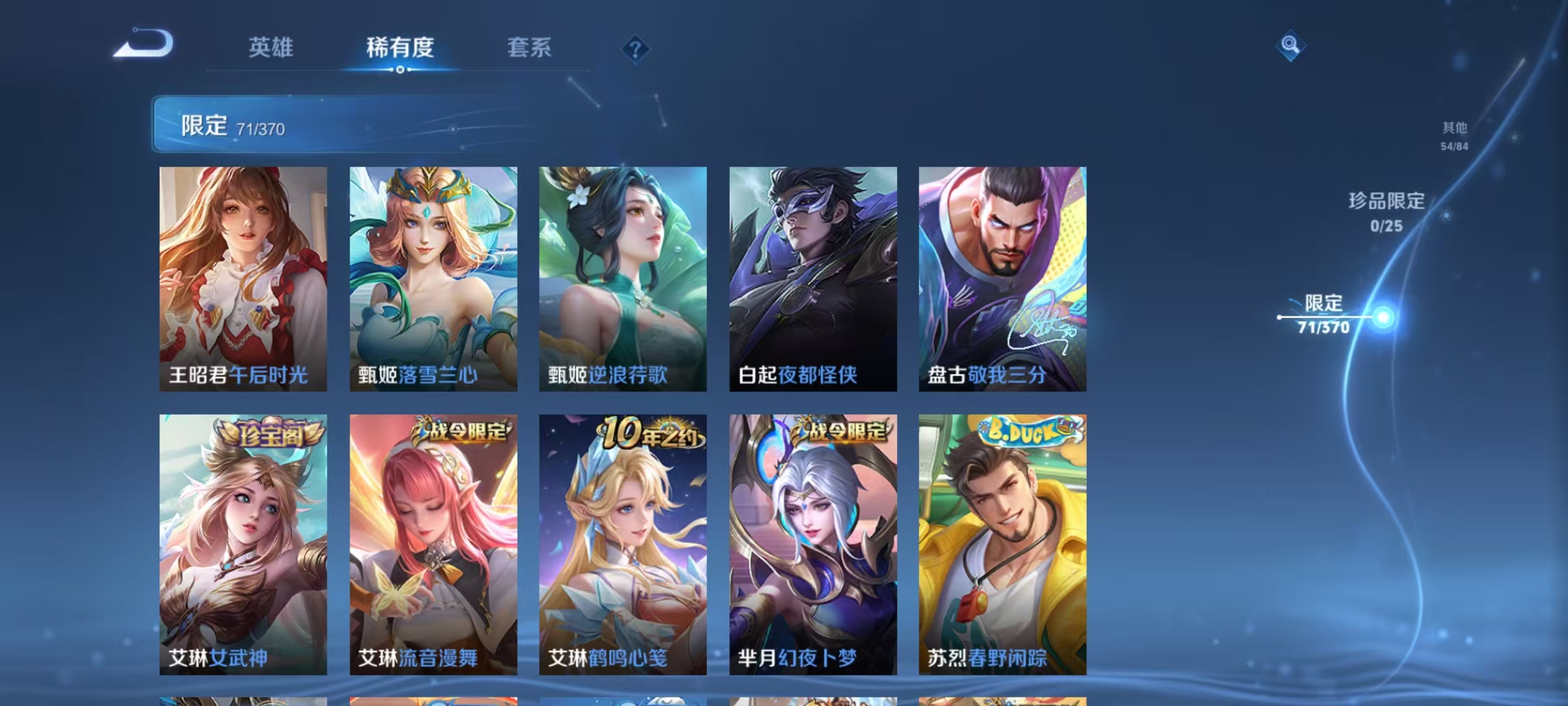Image resolution: width=1568 pixels, height=706 pixels.
Task: Switch to the 英雄 tab
Action: pyautogui.click(x=271, y=47)
